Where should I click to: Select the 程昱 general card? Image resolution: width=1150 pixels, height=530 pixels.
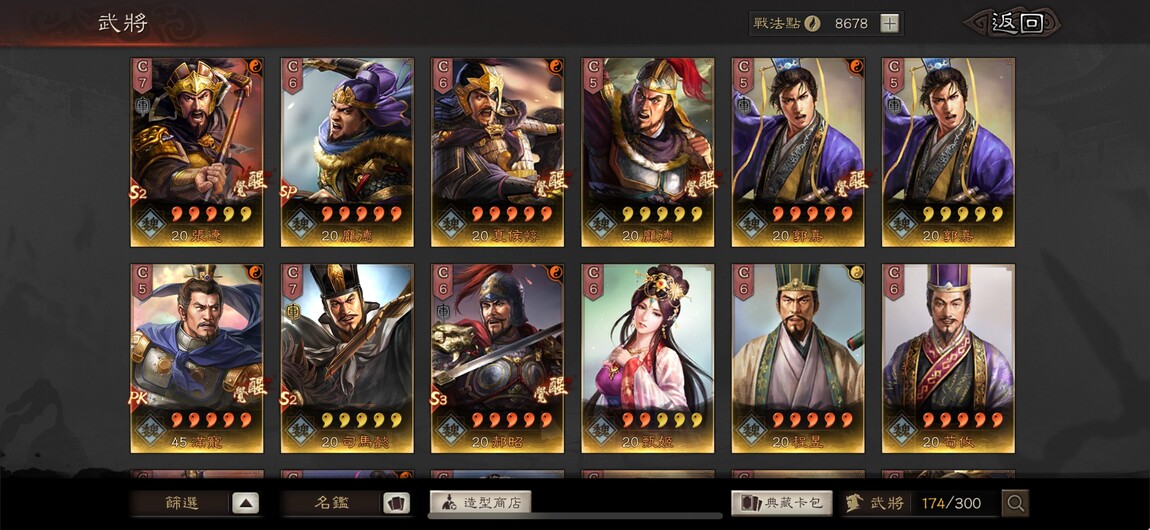click(797, 358)
